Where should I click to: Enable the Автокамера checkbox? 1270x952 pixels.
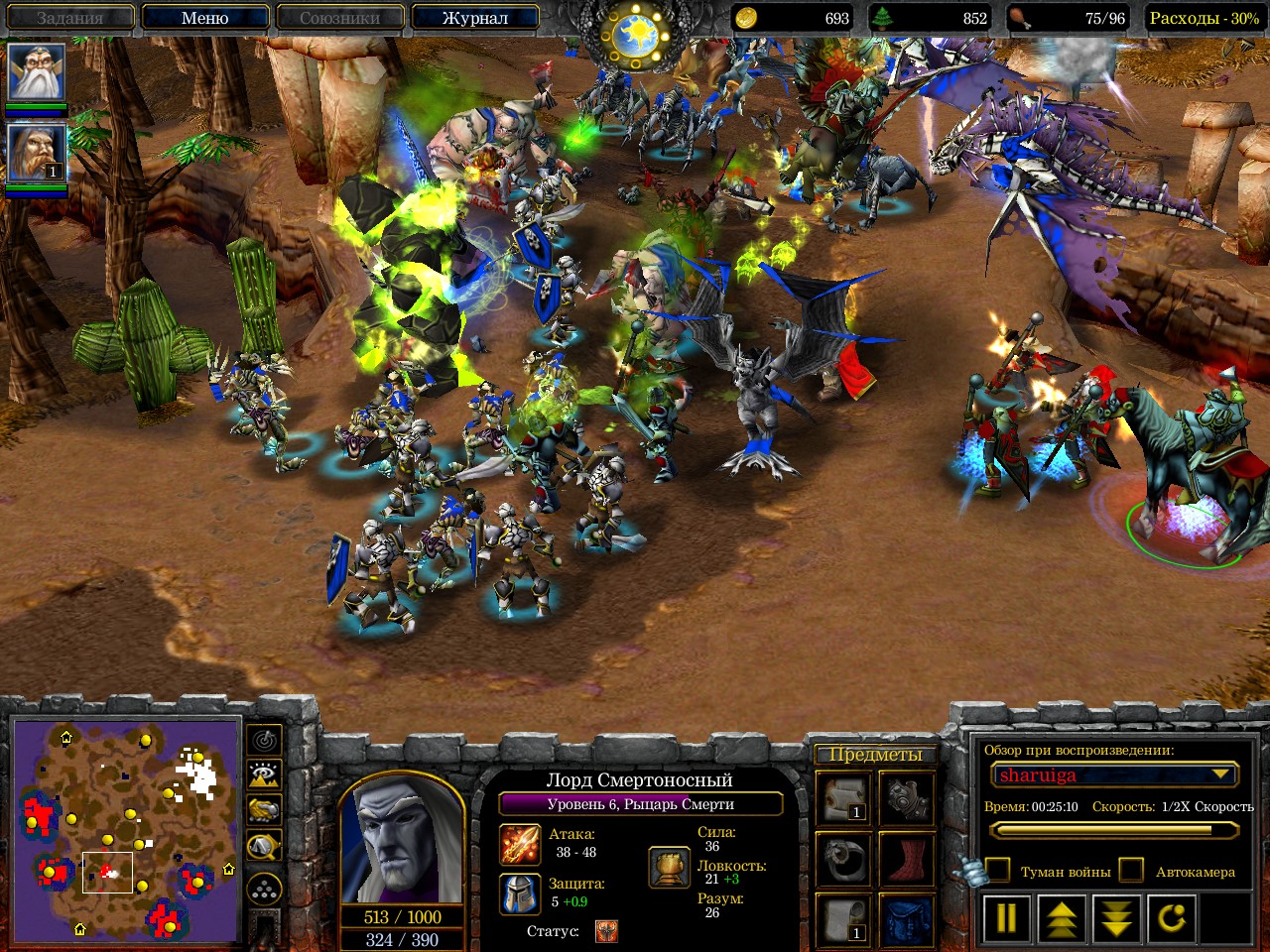(x=1132, y=871)
